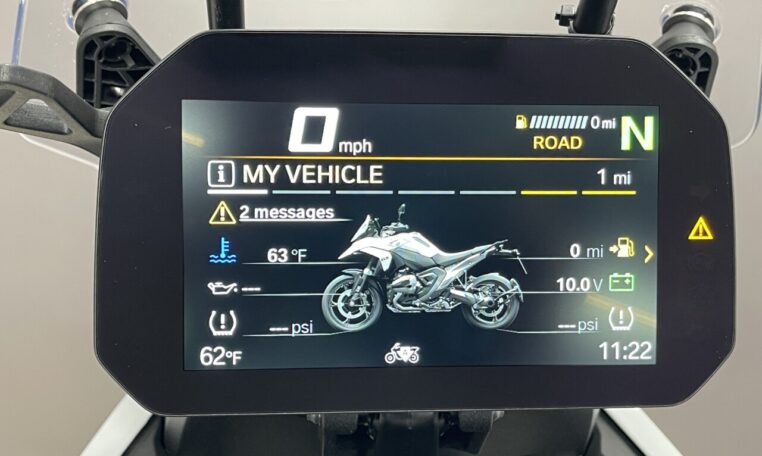Click the MY VEHICLE info icon
This screenshot has height=456, width=762.
click(x=222, y=175)
